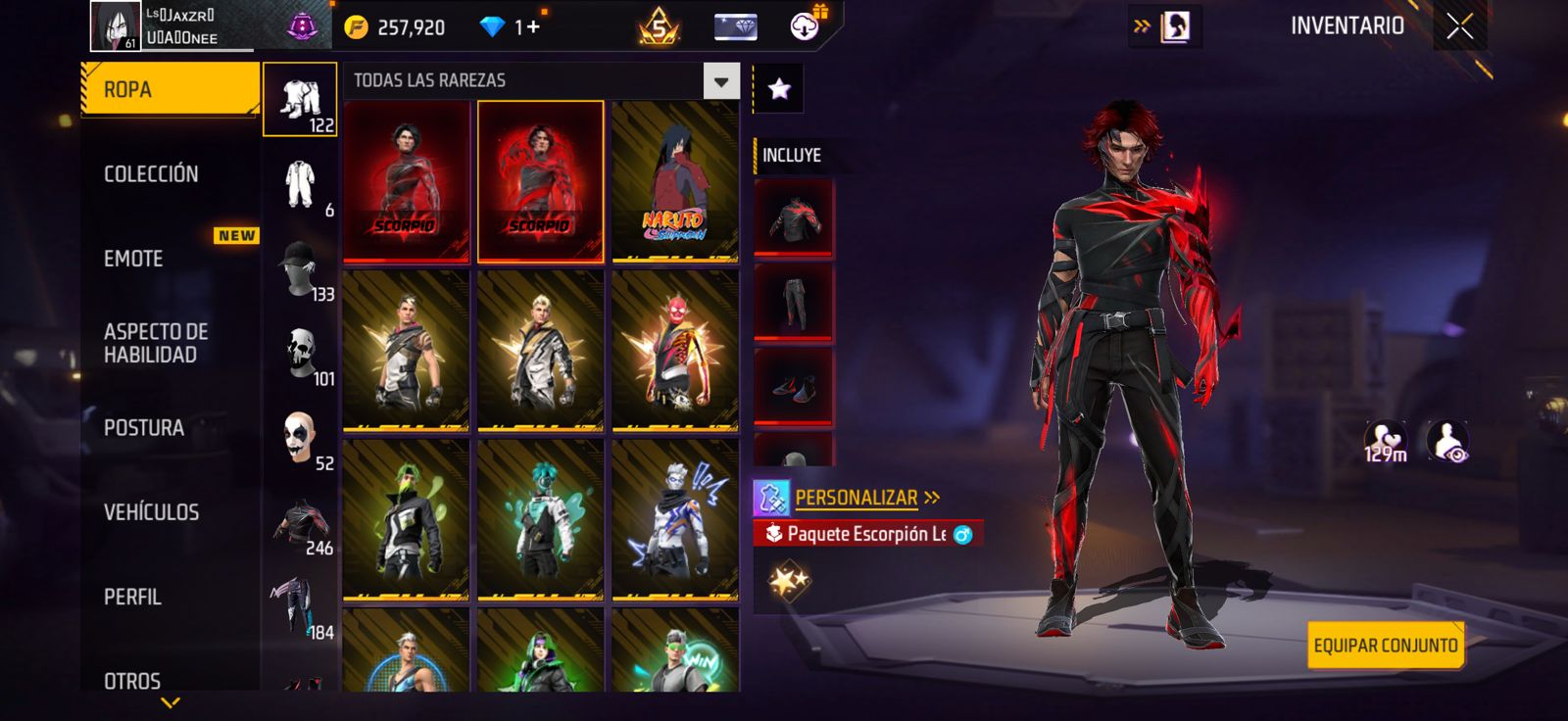Close the Inventario screen
The image size is (1568, 721).
point(1459,26)
